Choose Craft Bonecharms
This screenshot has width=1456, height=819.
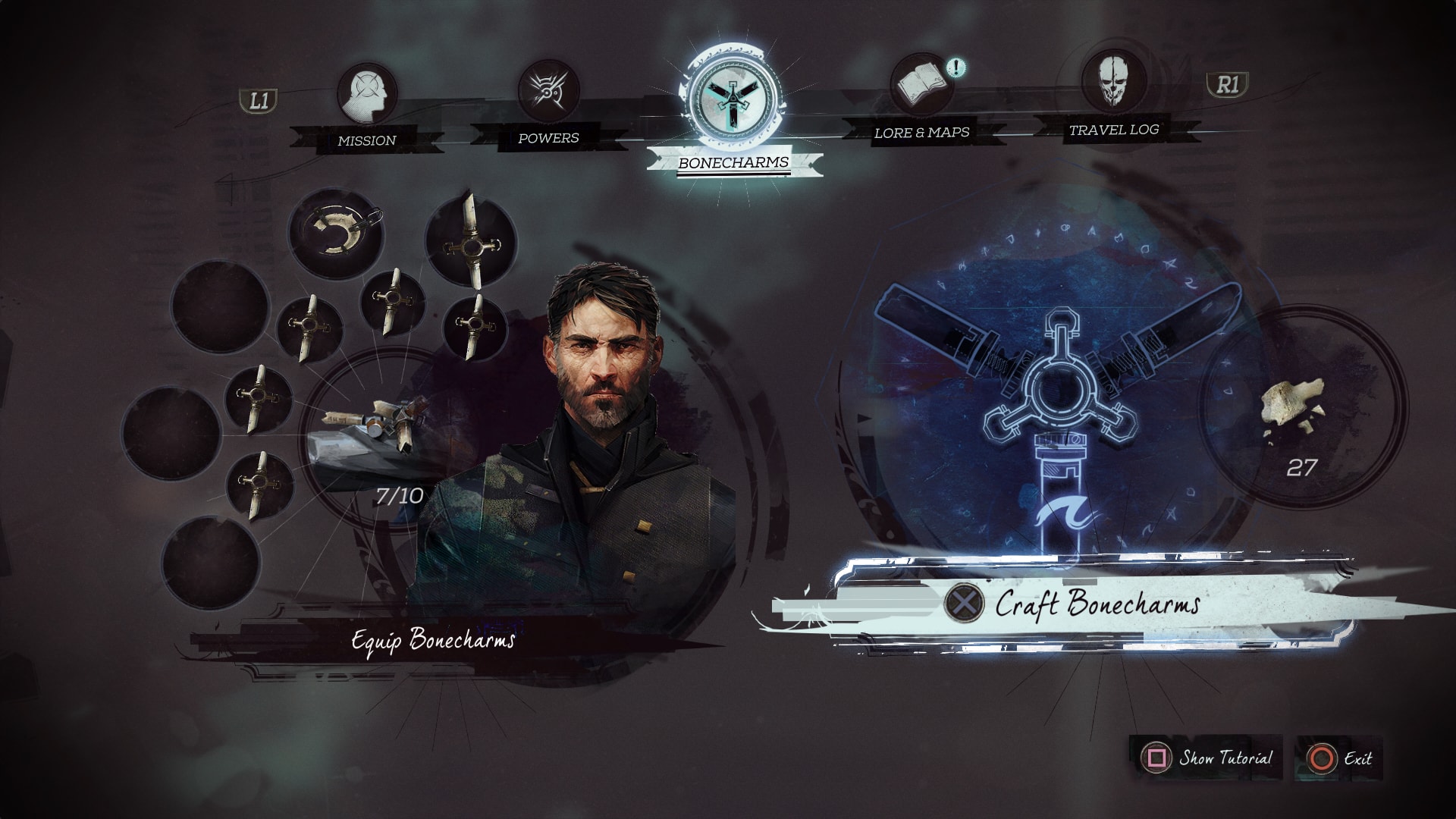point(1096,604)
